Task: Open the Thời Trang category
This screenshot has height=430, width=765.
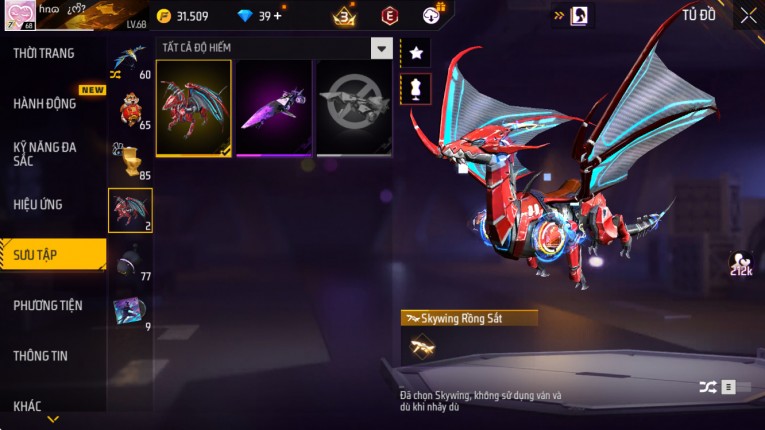Action: tap(45, 53)
